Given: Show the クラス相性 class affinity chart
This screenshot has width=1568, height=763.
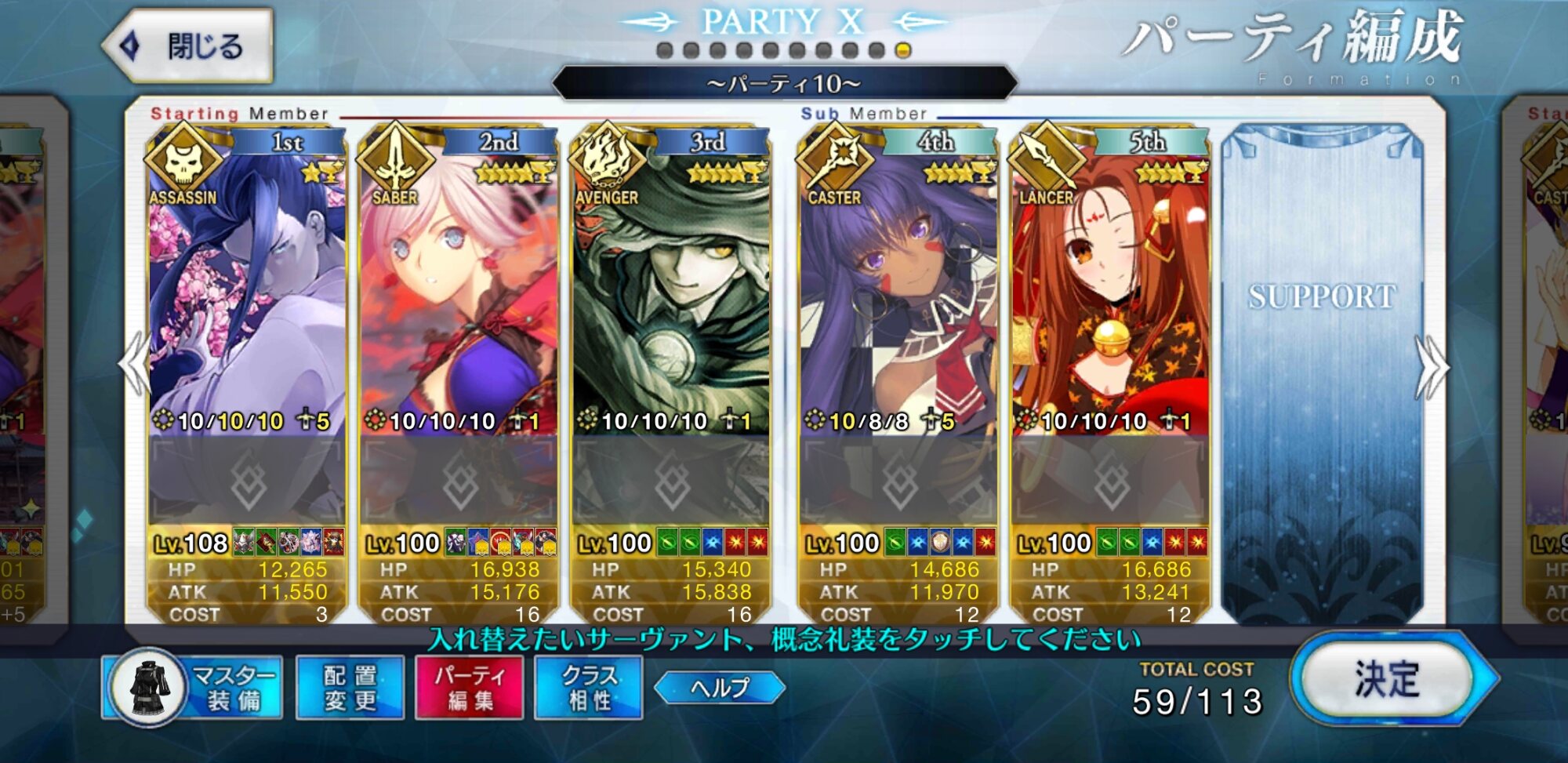Looking at the screenshot, I should [x=589, y=688].
